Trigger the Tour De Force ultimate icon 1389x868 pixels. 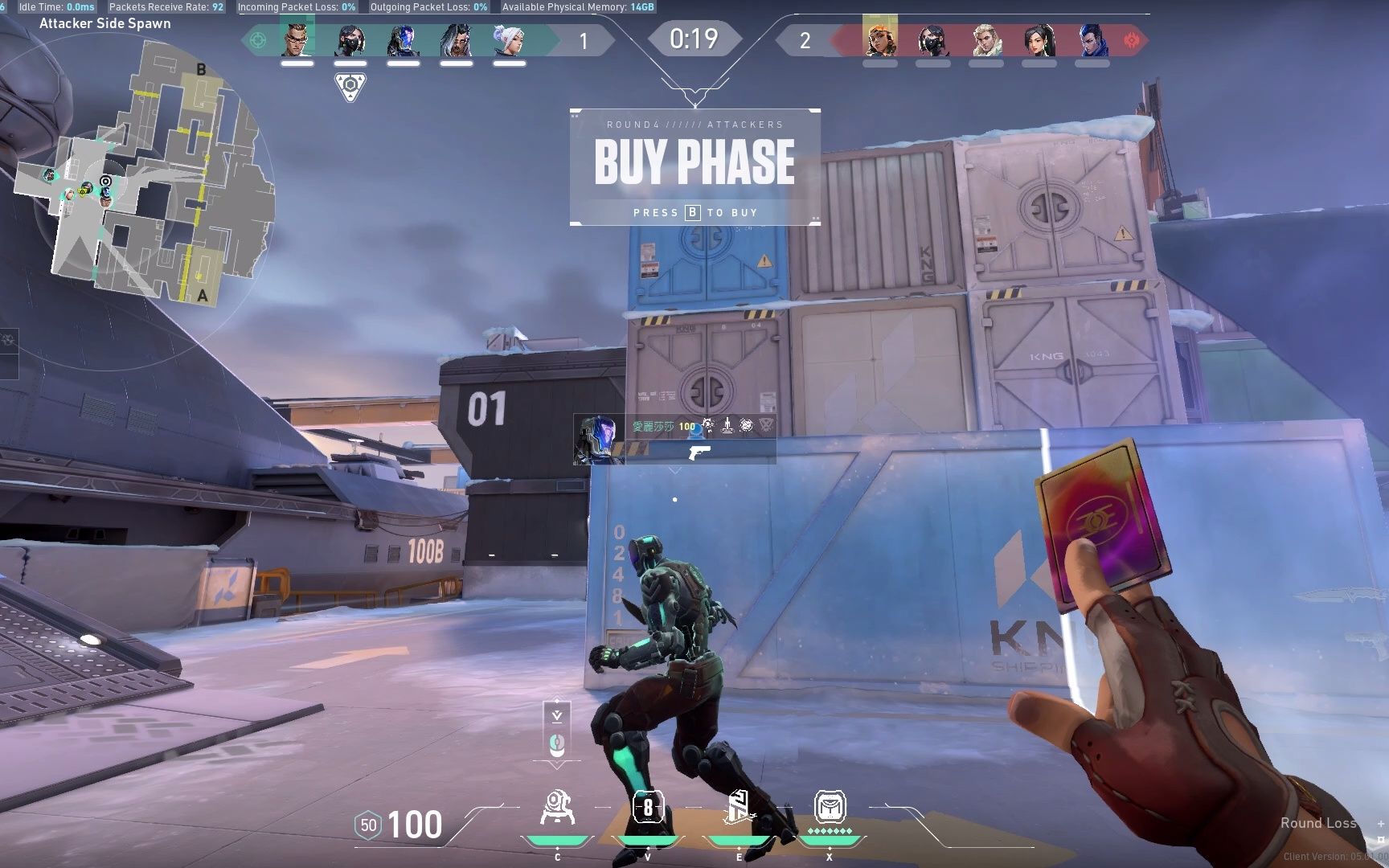(830, 807)
